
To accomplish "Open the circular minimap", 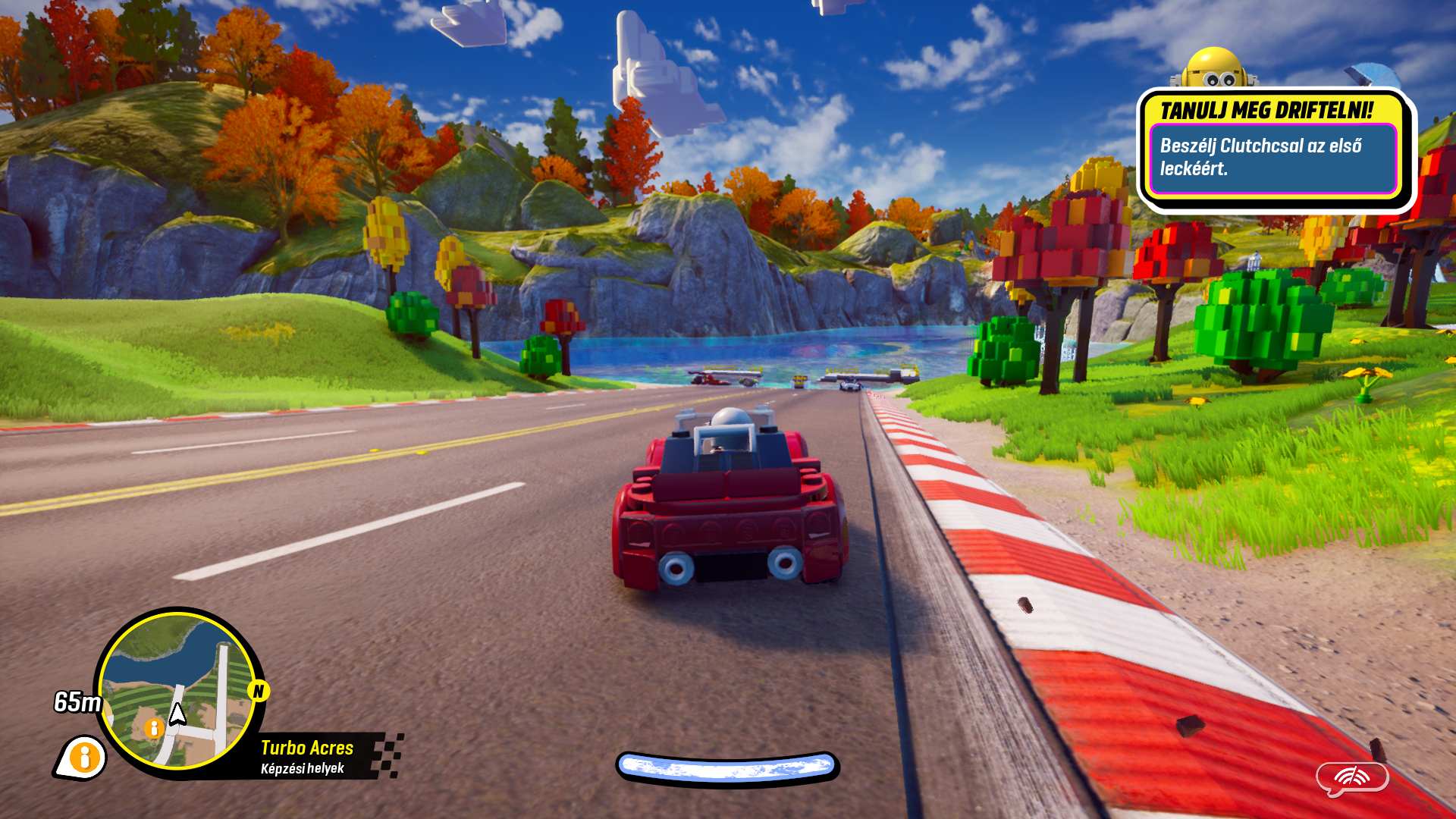I will [x=179, y=690].
